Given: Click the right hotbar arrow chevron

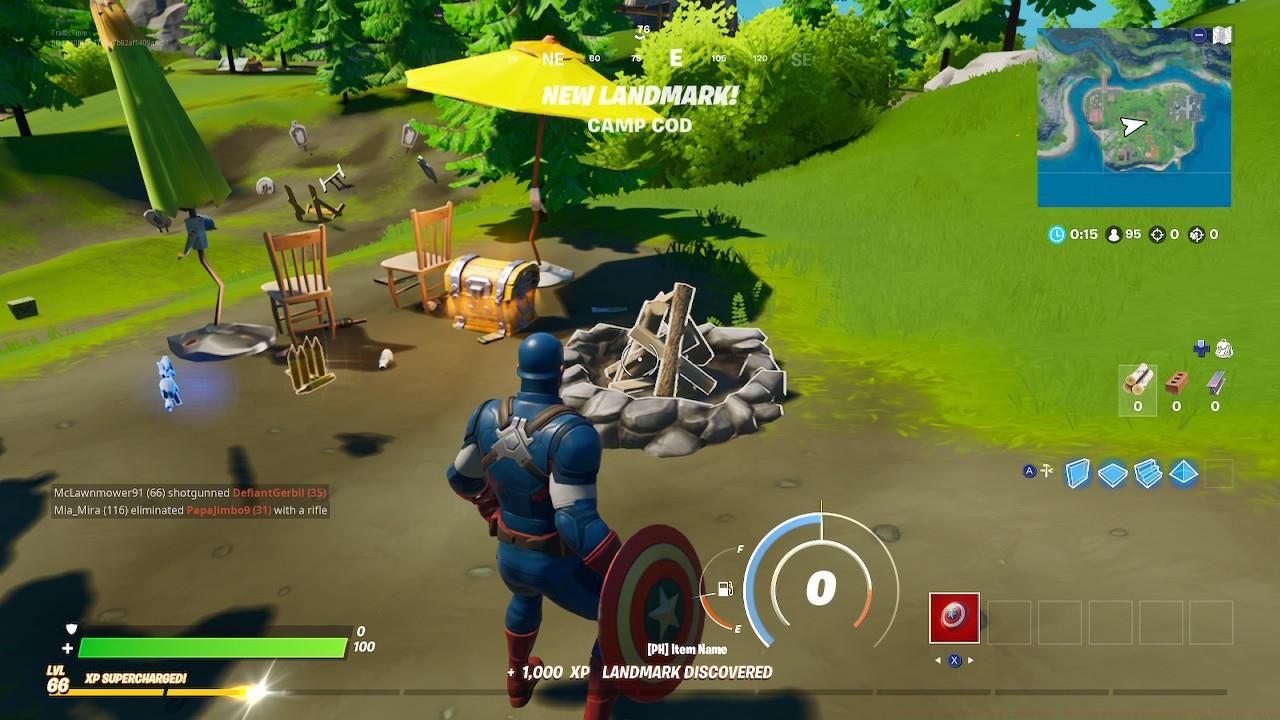Looking at the screenshot, I should (970, 660).
